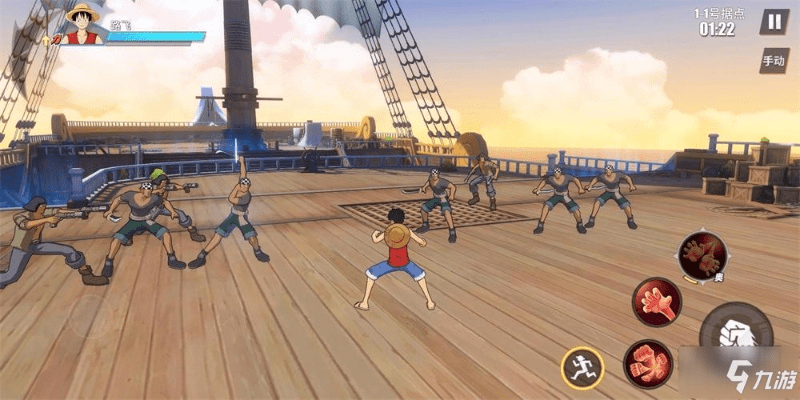Select Luffy's character portrait
The width and height of the screenshot is (800, 400).
click(85, 25)
